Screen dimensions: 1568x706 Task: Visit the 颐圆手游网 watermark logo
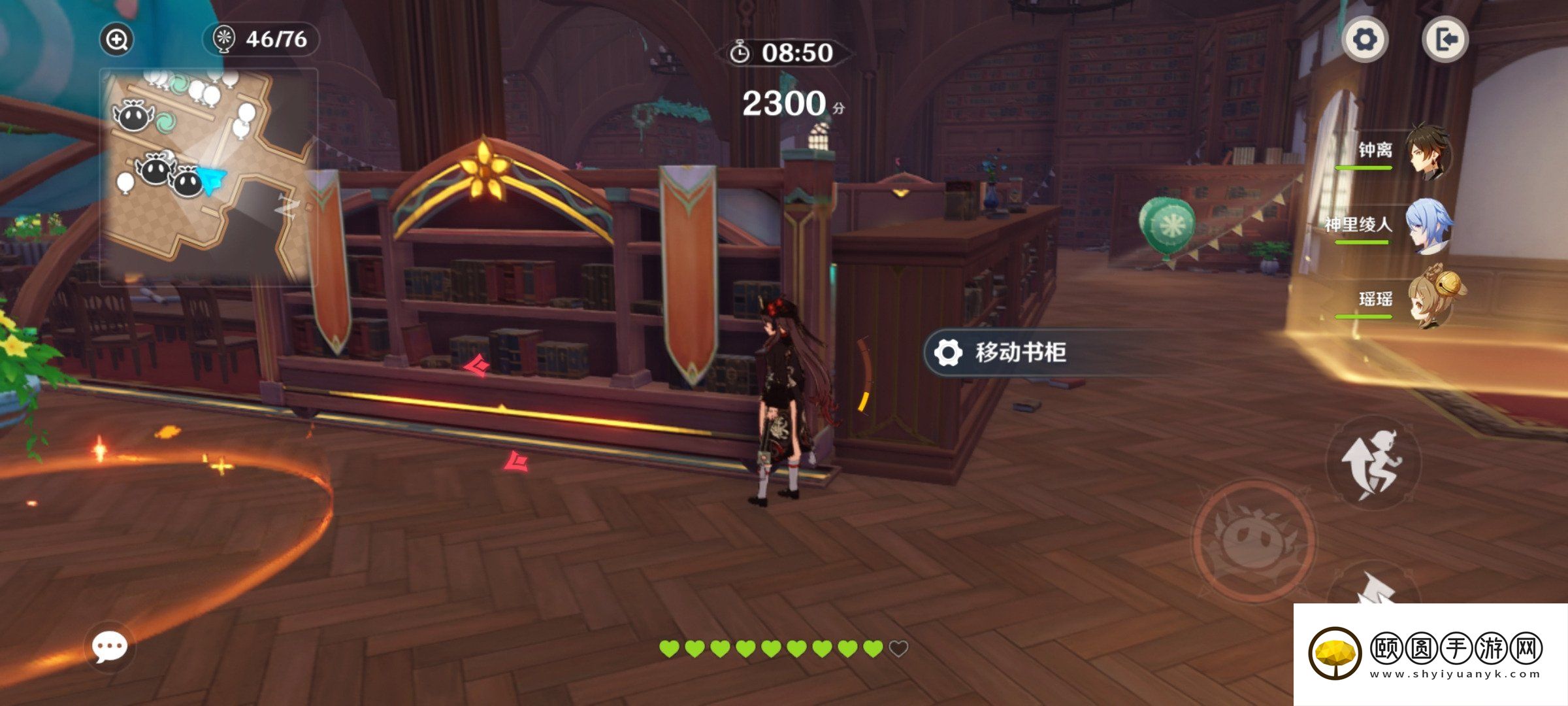(1429, 652)
